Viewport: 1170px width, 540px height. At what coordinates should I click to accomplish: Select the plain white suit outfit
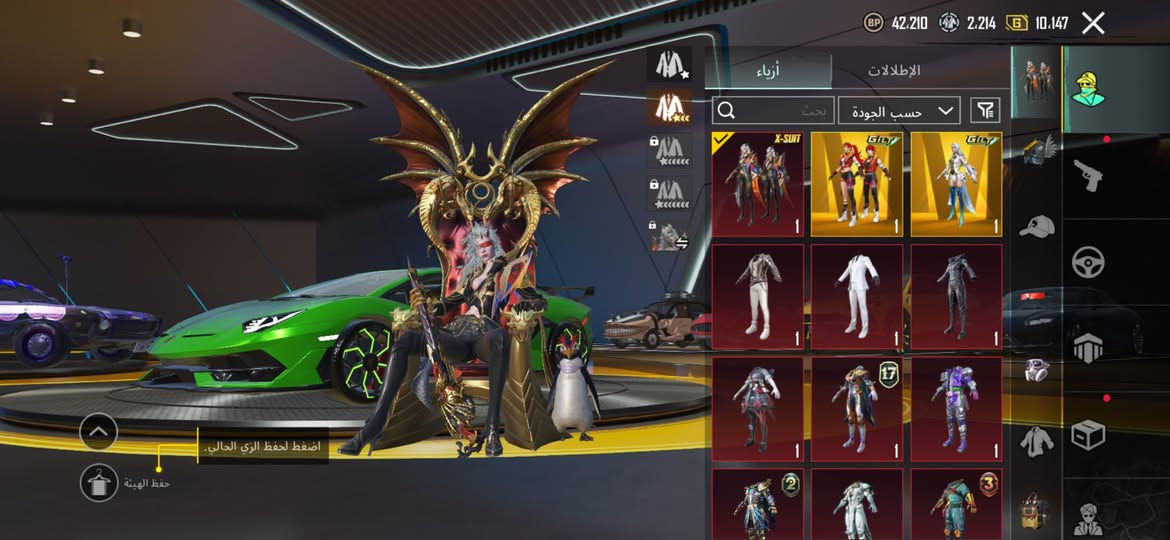point(856,297)
